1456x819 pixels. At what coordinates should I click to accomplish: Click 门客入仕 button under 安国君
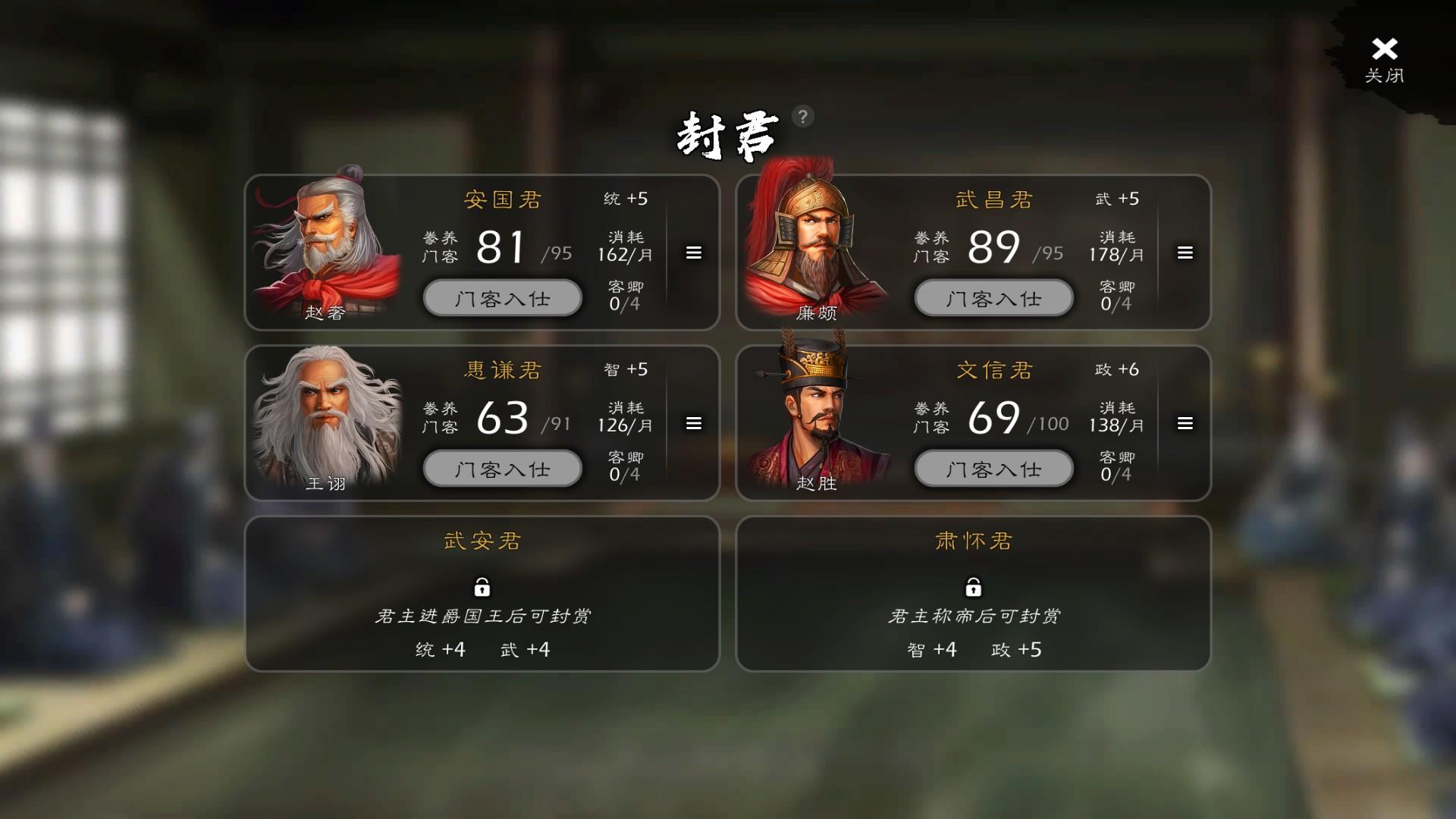tap(502, 298)
